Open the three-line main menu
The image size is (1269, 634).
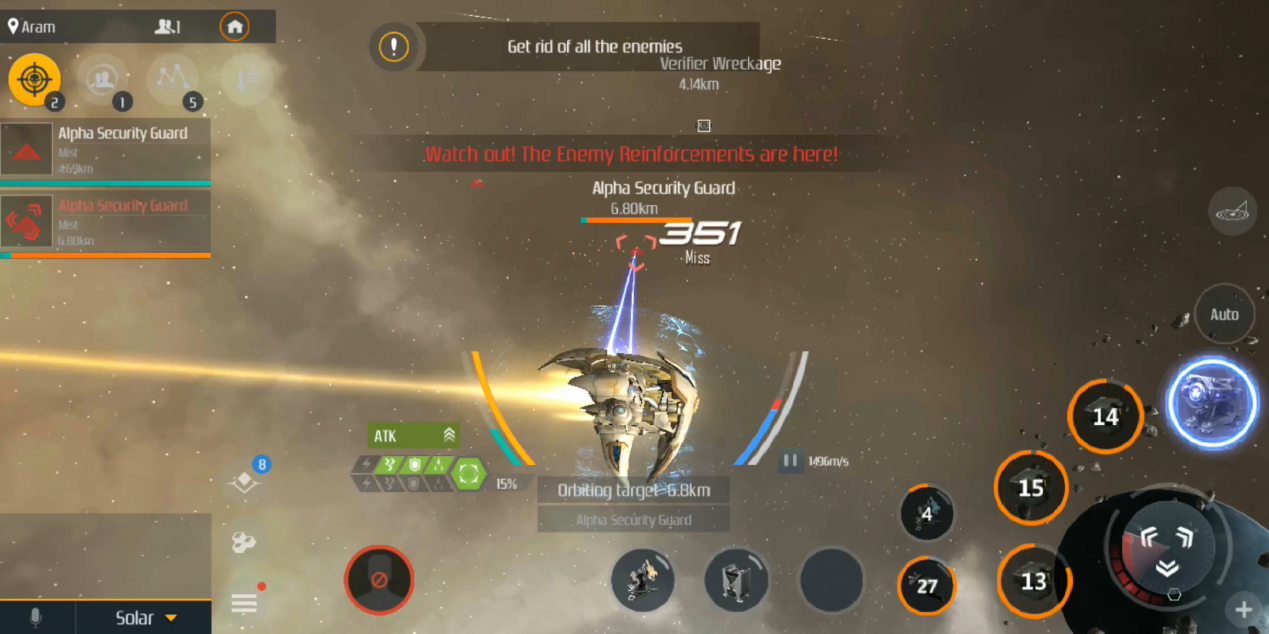pyautogui.click(x=244, y=602)
